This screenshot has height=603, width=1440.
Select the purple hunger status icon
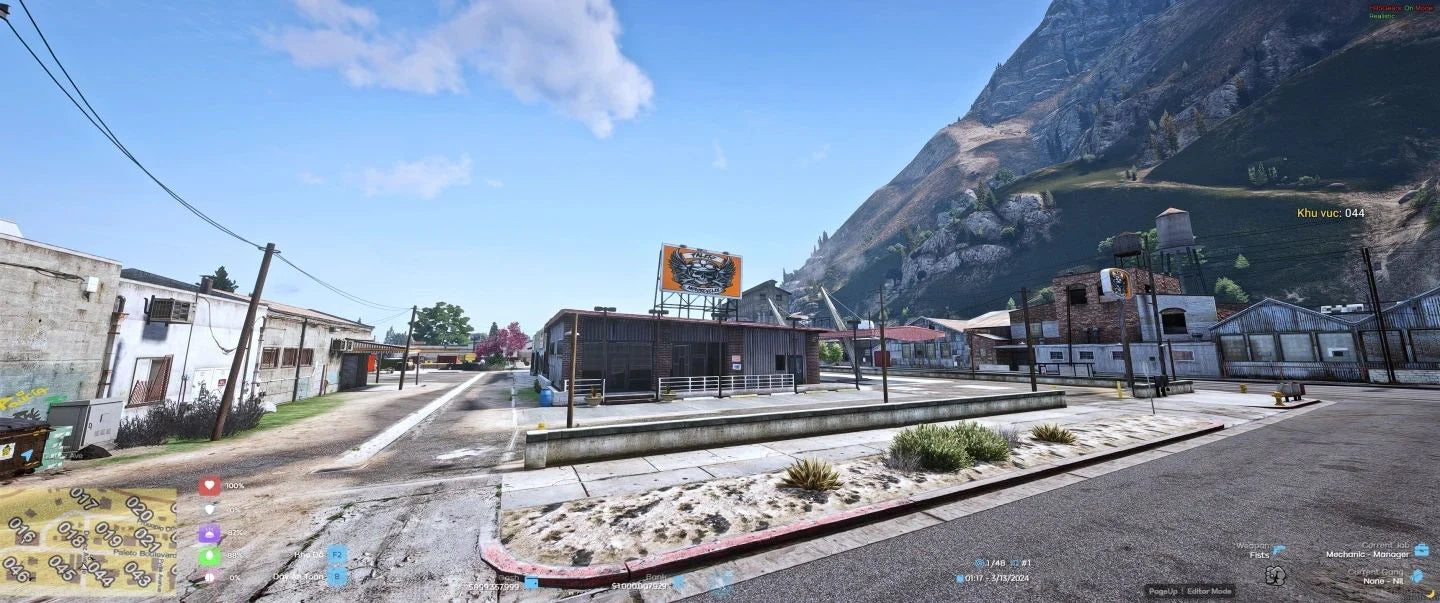pyautogui.click(x=209, y=533)
